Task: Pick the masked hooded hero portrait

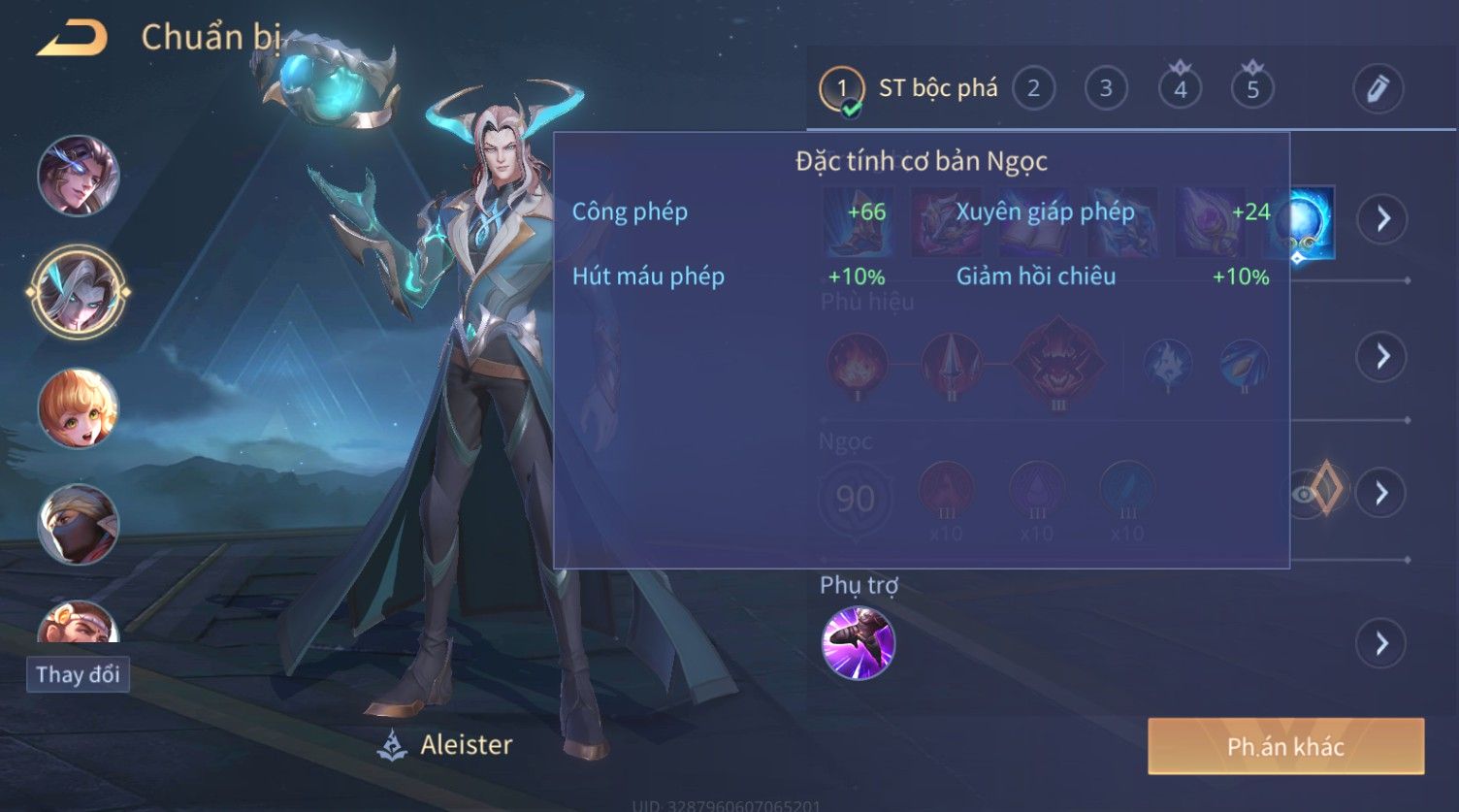Action: (x=78, y=525)
